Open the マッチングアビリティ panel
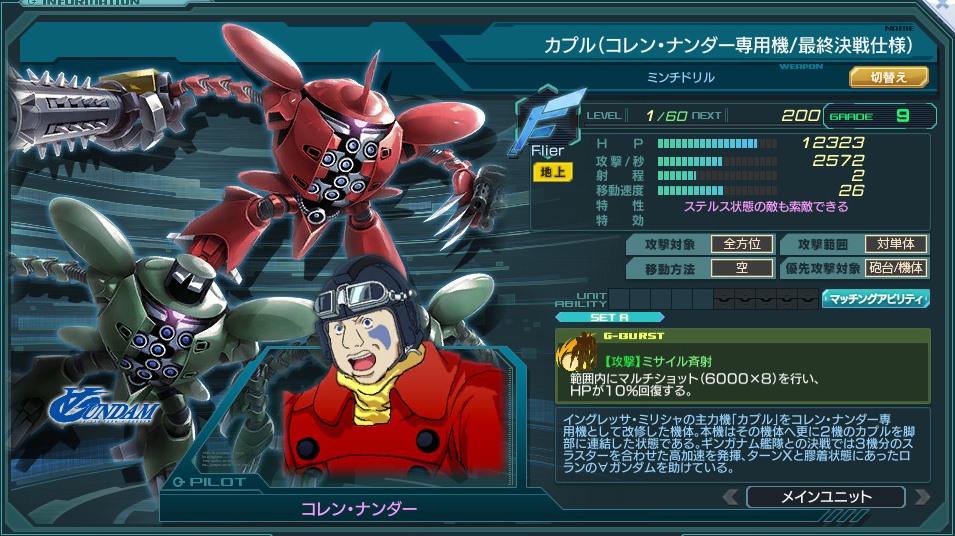The image size is (955, 536). click(875, 298)
